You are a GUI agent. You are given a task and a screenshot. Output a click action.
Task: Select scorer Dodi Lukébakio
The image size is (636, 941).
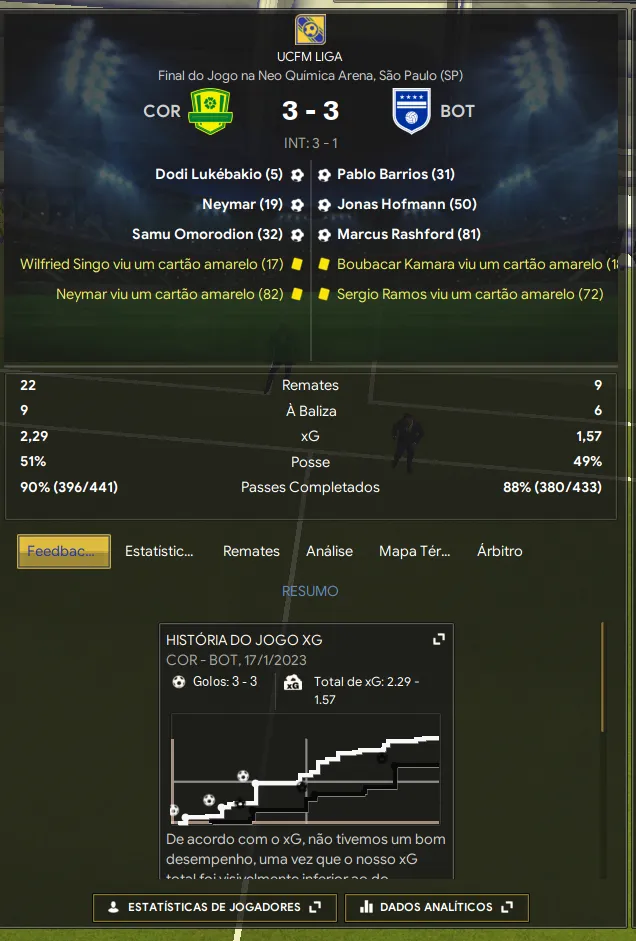[219, 174]
